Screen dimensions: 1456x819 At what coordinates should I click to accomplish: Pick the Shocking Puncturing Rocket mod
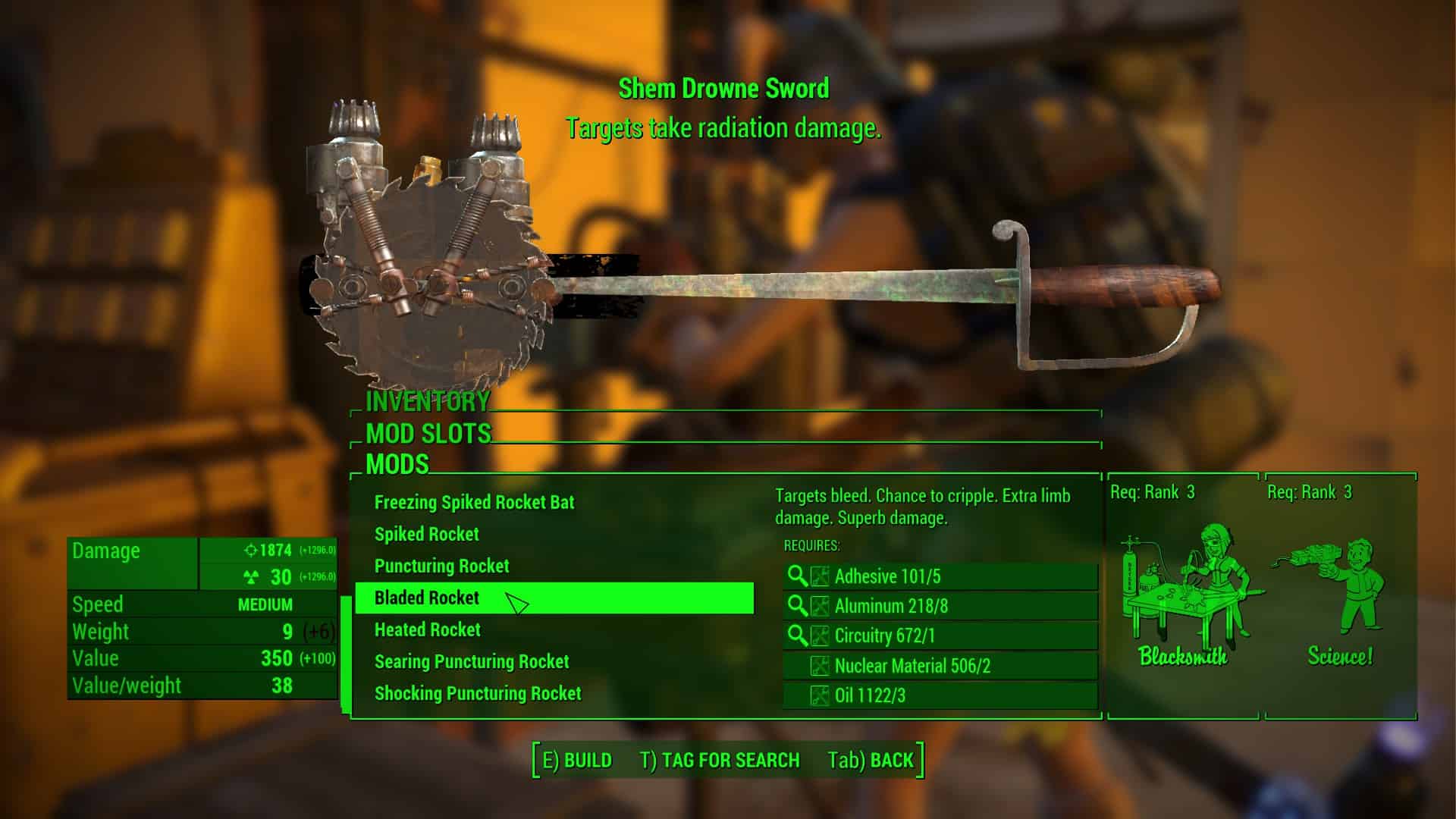477,694
